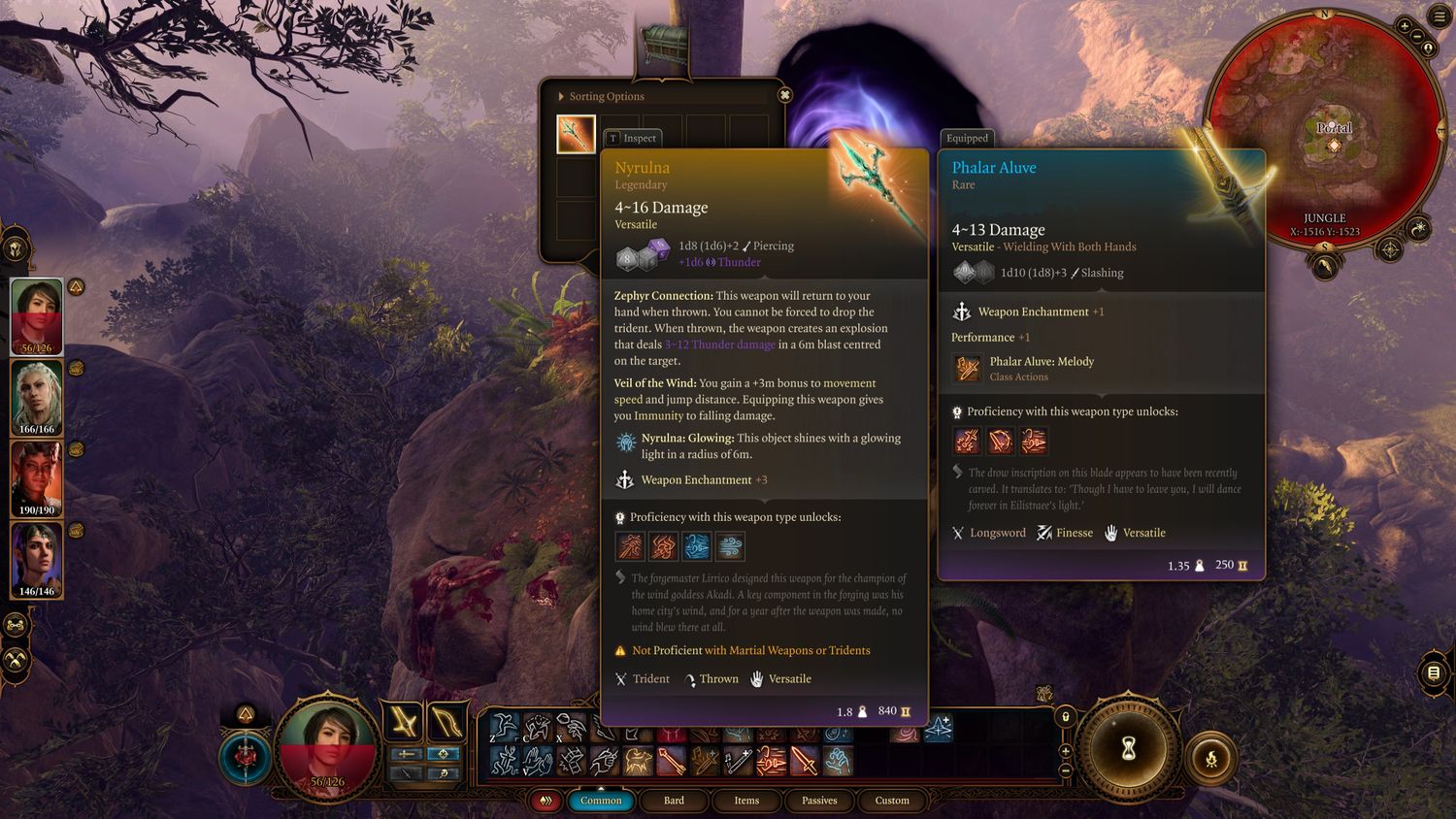Open the Items hotbar tab
This screenshot has height=819, width=1456.
746,801
